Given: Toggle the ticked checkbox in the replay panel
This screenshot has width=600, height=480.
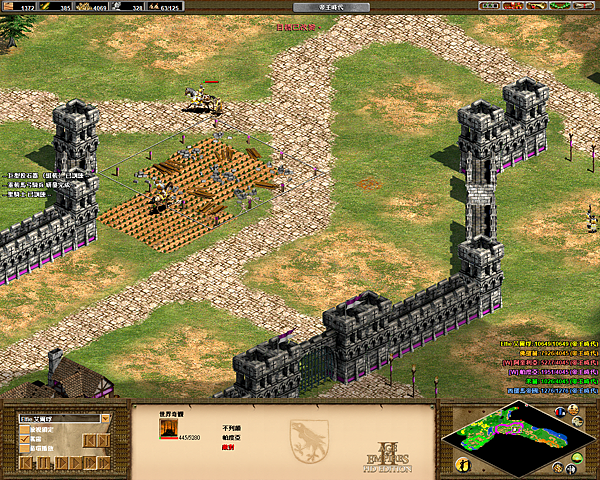Looking at the screenshot, I should point(25,438).
